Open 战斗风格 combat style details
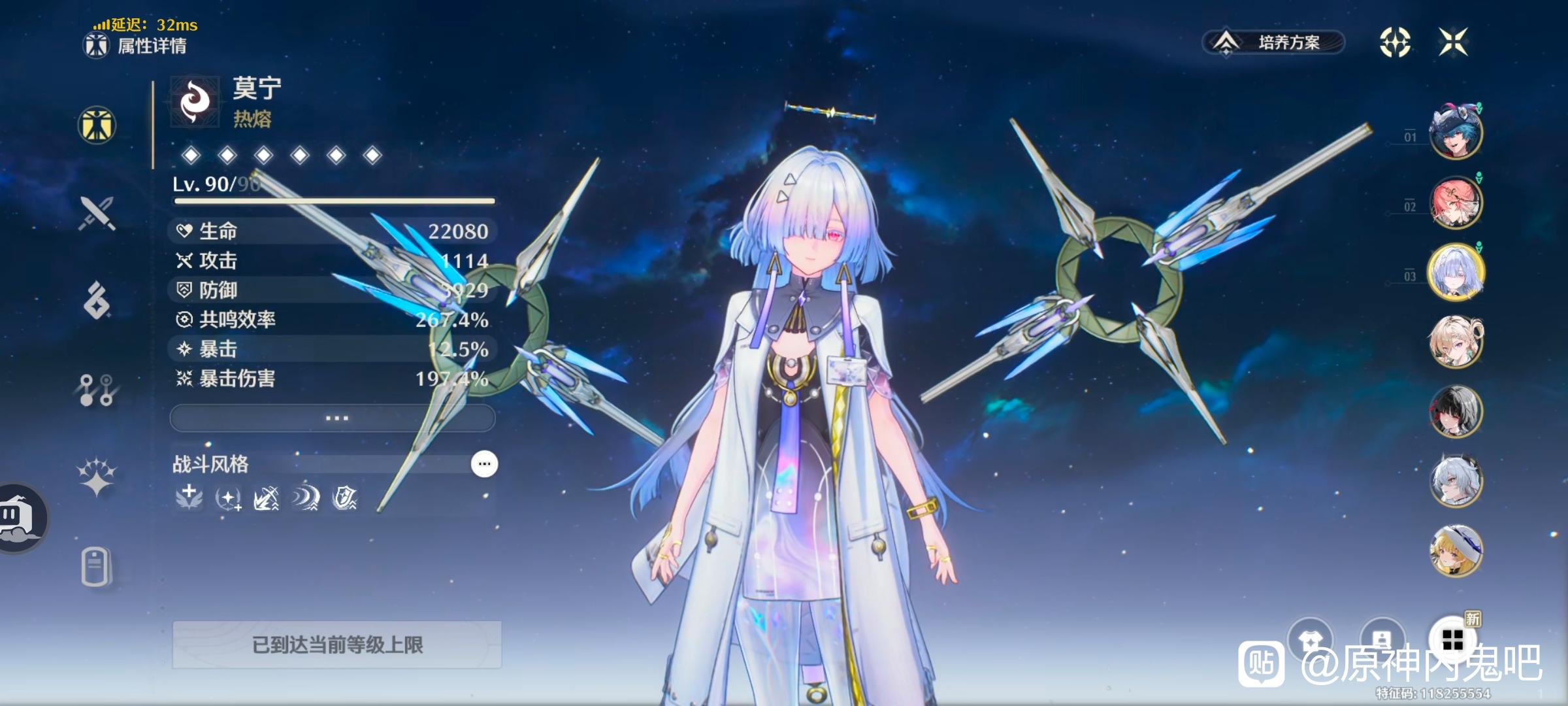Screen dimensions: 1568x706 click(484, 464)
